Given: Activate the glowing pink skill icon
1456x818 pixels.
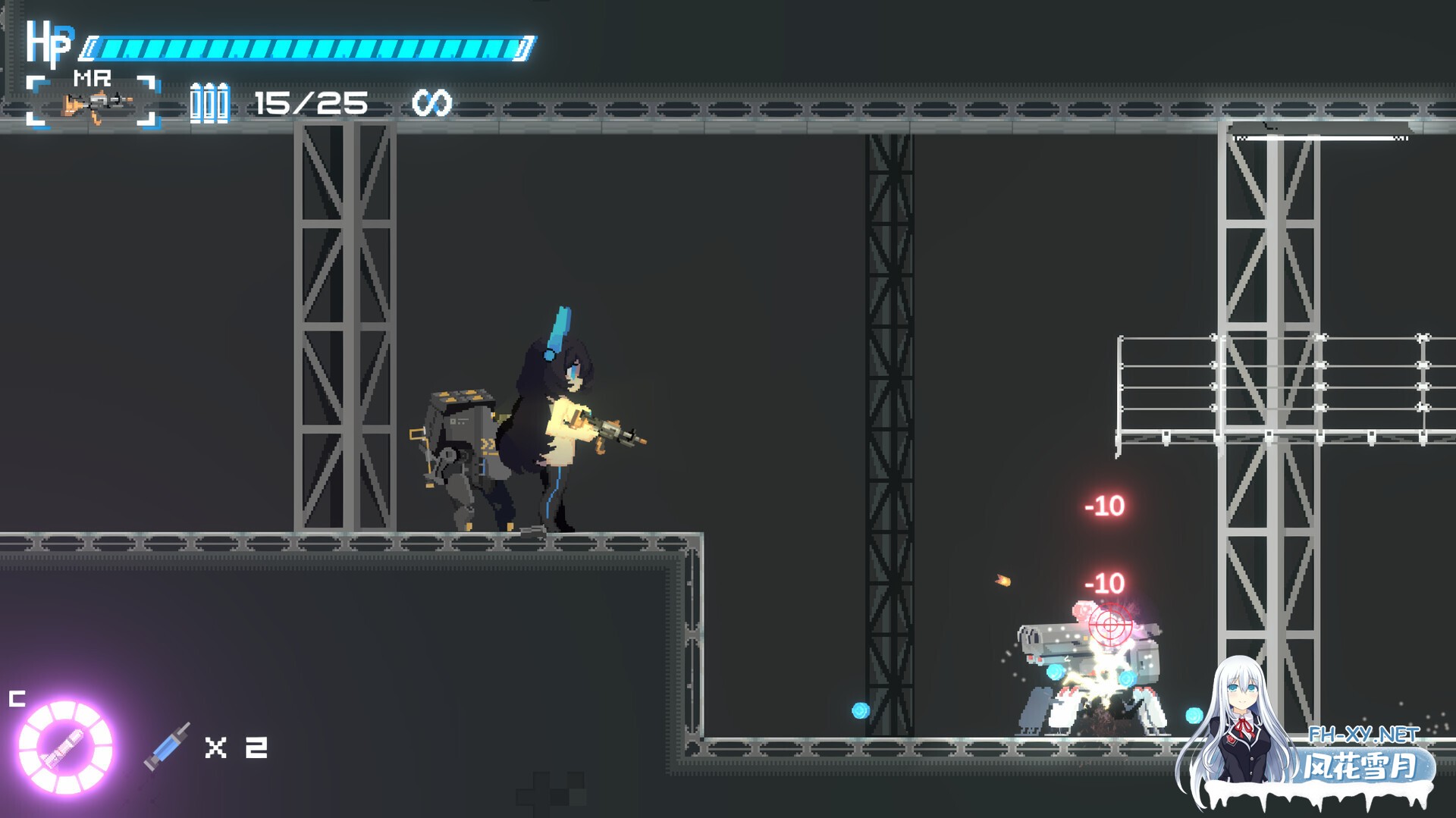Looking at the screenshot, I should [x=65, y=747].
